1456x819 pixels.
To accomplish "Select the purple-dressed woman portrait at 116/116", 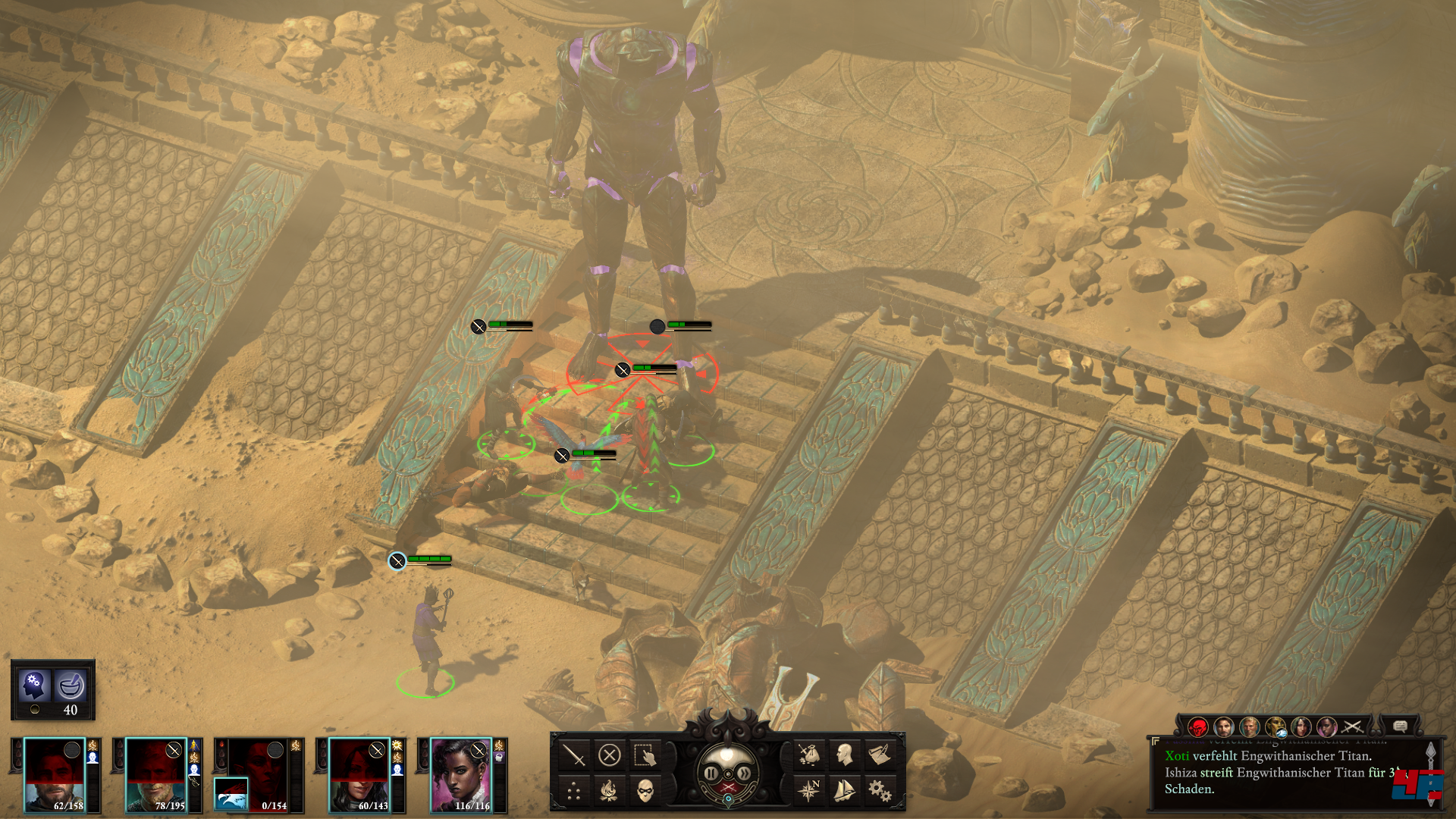I will [460, 774].
